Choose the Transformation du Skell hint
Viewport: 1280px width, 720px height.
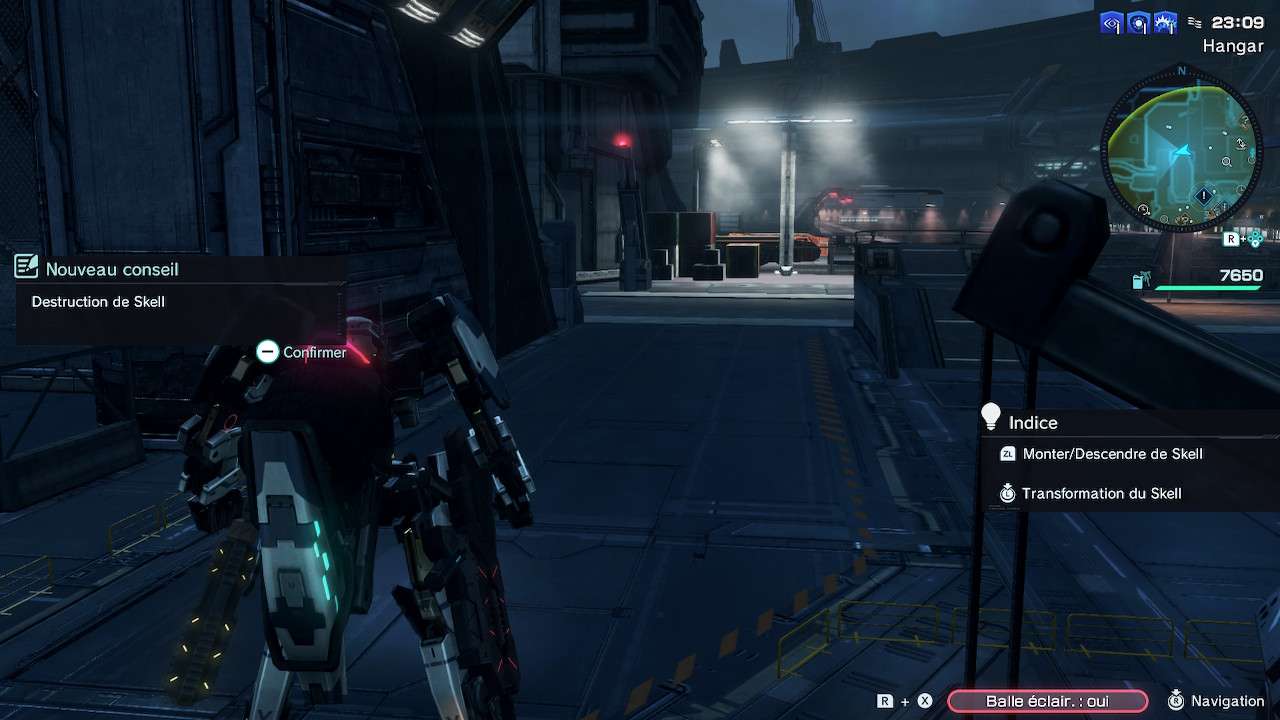(x=1101, y=493)
